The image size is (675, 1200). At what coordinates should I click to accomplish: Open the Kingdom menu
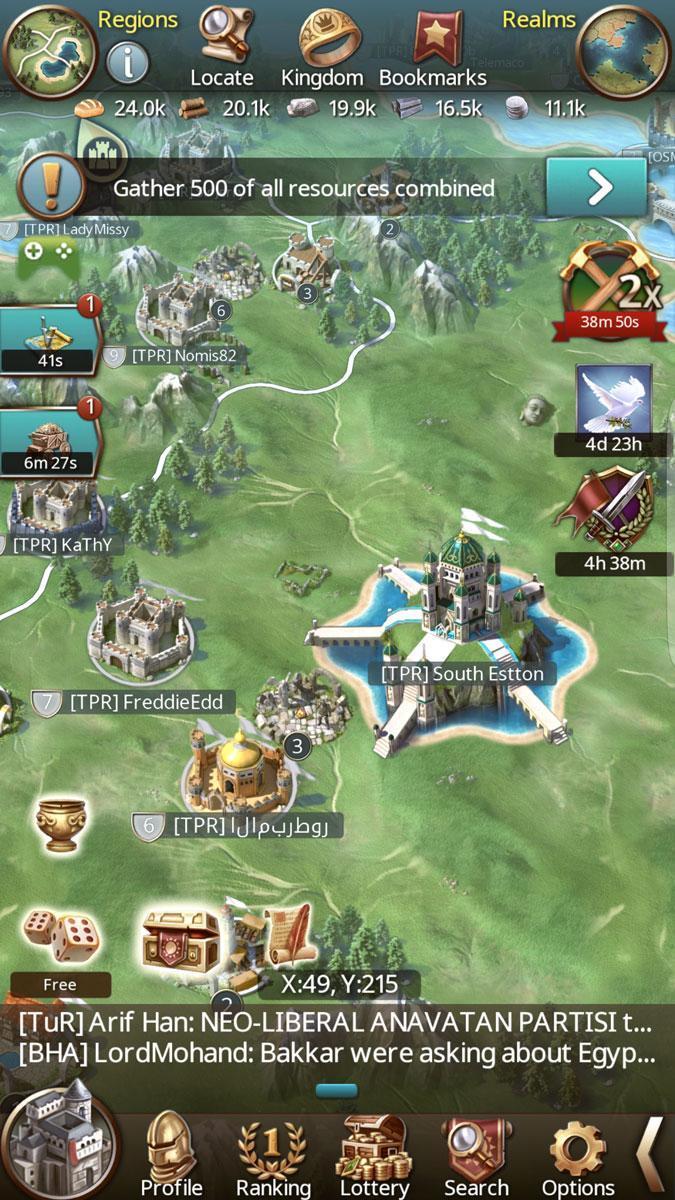coord(321,45)
